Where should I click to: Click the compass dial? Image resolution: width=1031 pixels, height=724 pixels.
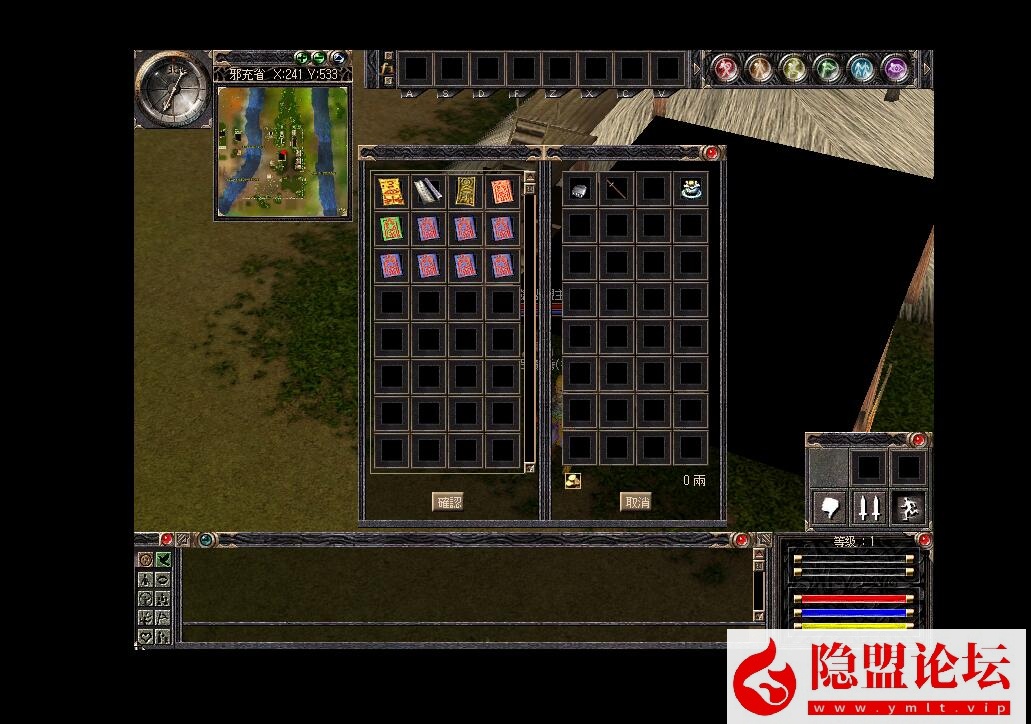pyautogui.click(x=173, y=87)
